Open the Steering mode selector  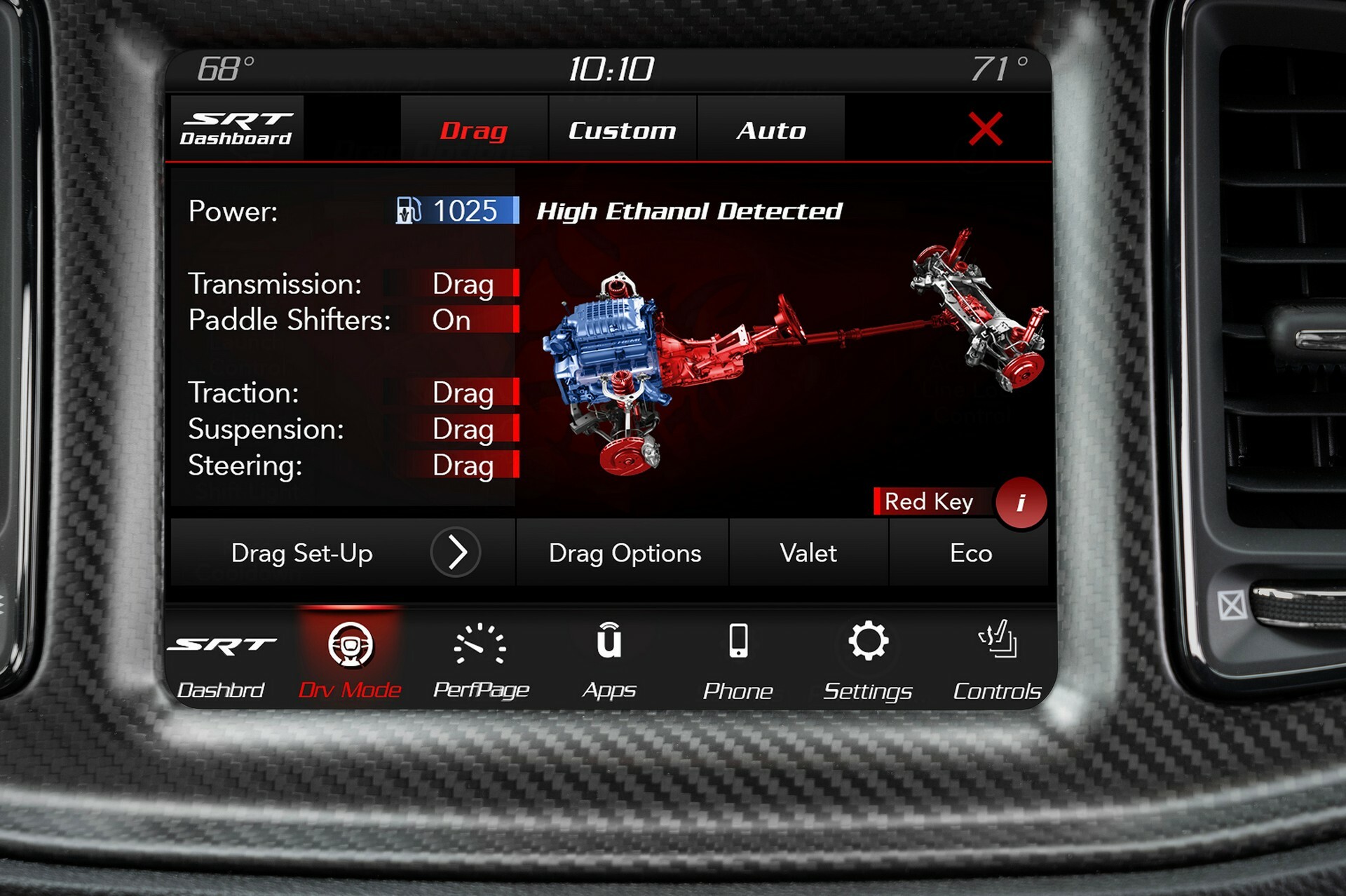pyautogui.click(x=464, y=465)
